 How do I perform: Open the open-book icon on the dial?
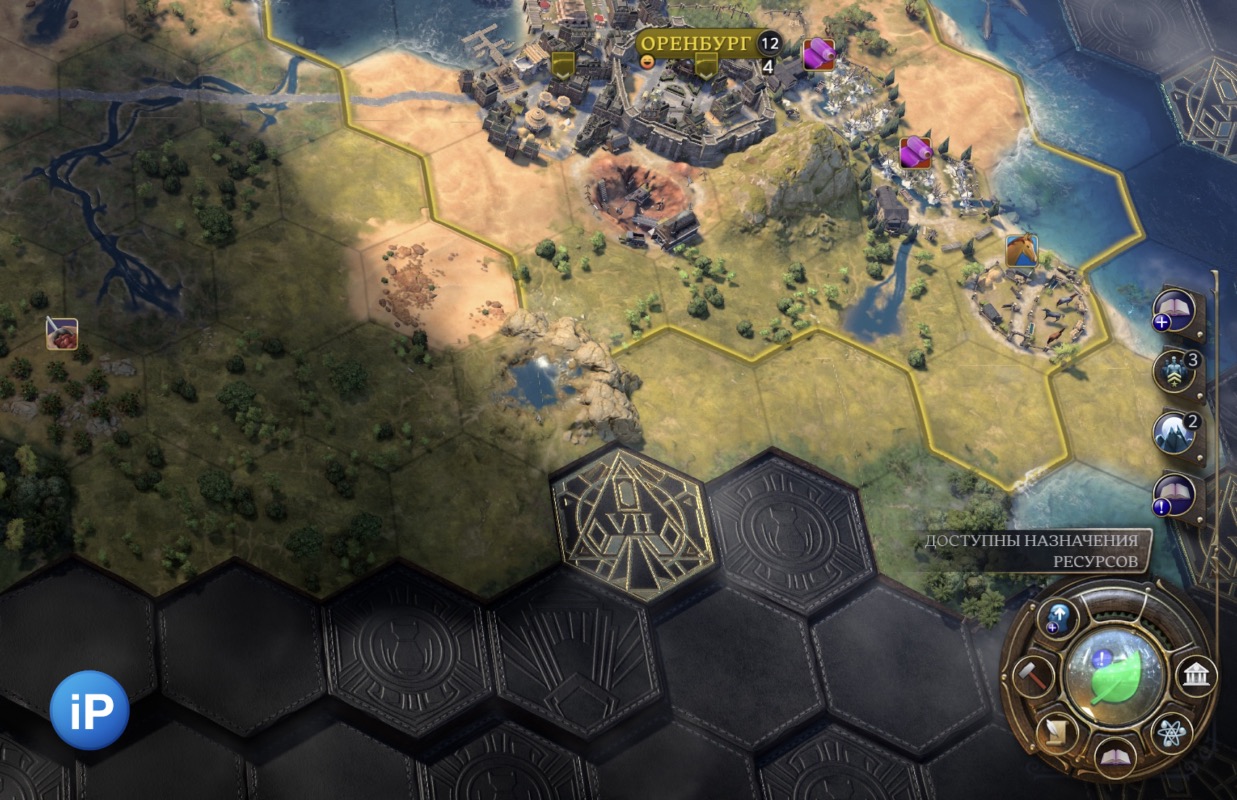(1113, 757)
